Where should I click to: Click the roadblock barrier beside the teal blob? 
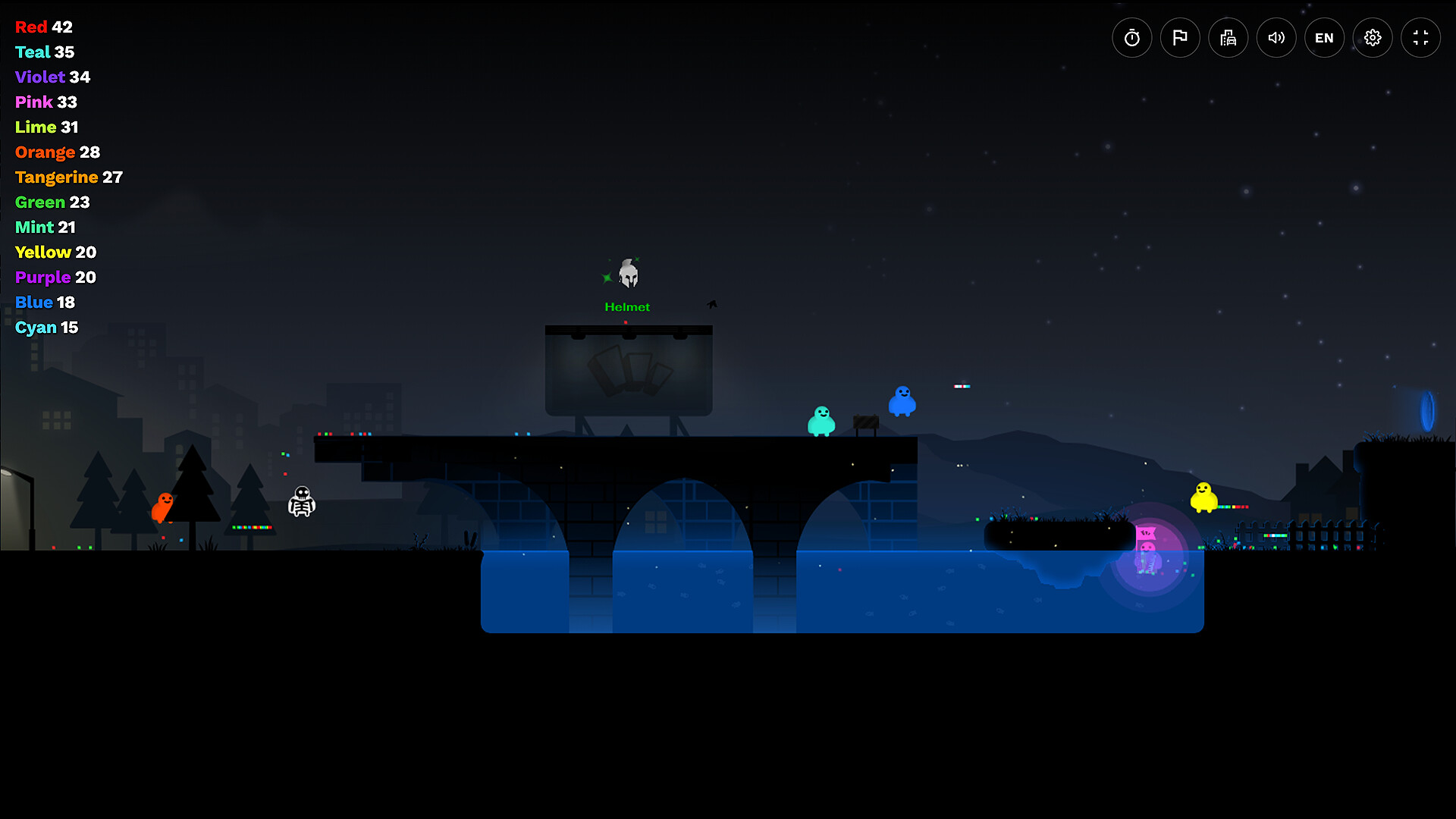(864, 424)
